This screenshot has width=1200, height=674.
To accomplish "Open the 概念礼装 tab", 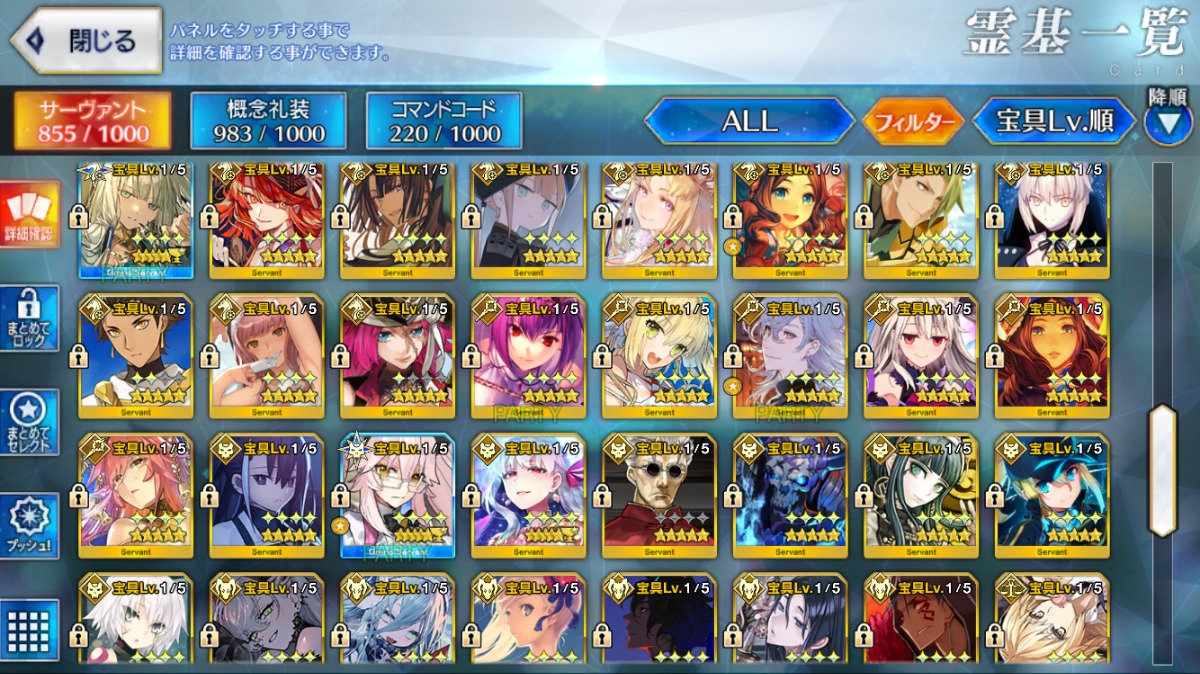I will [268, 121].
